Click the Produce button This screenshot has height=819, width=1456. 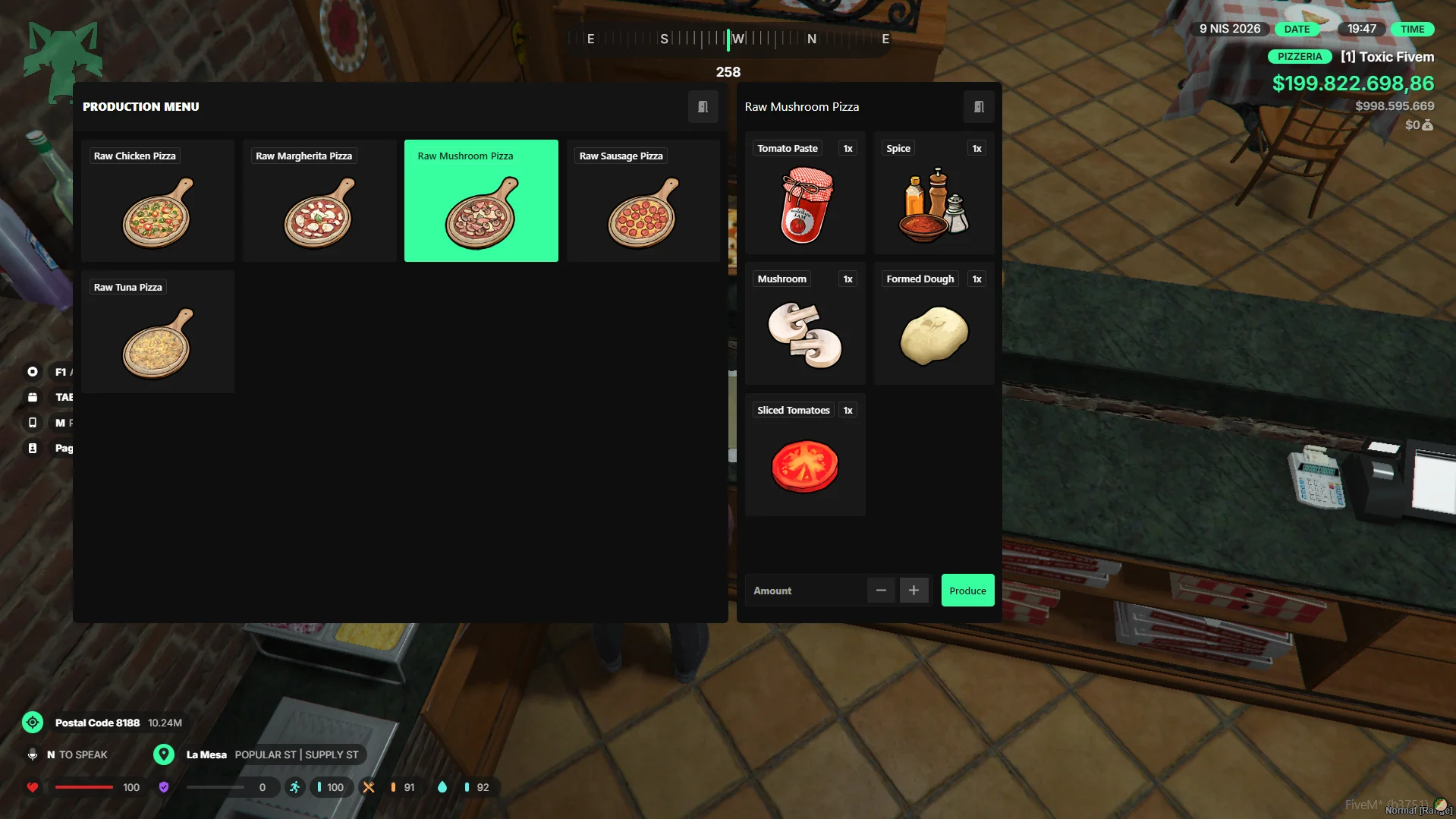967,591
